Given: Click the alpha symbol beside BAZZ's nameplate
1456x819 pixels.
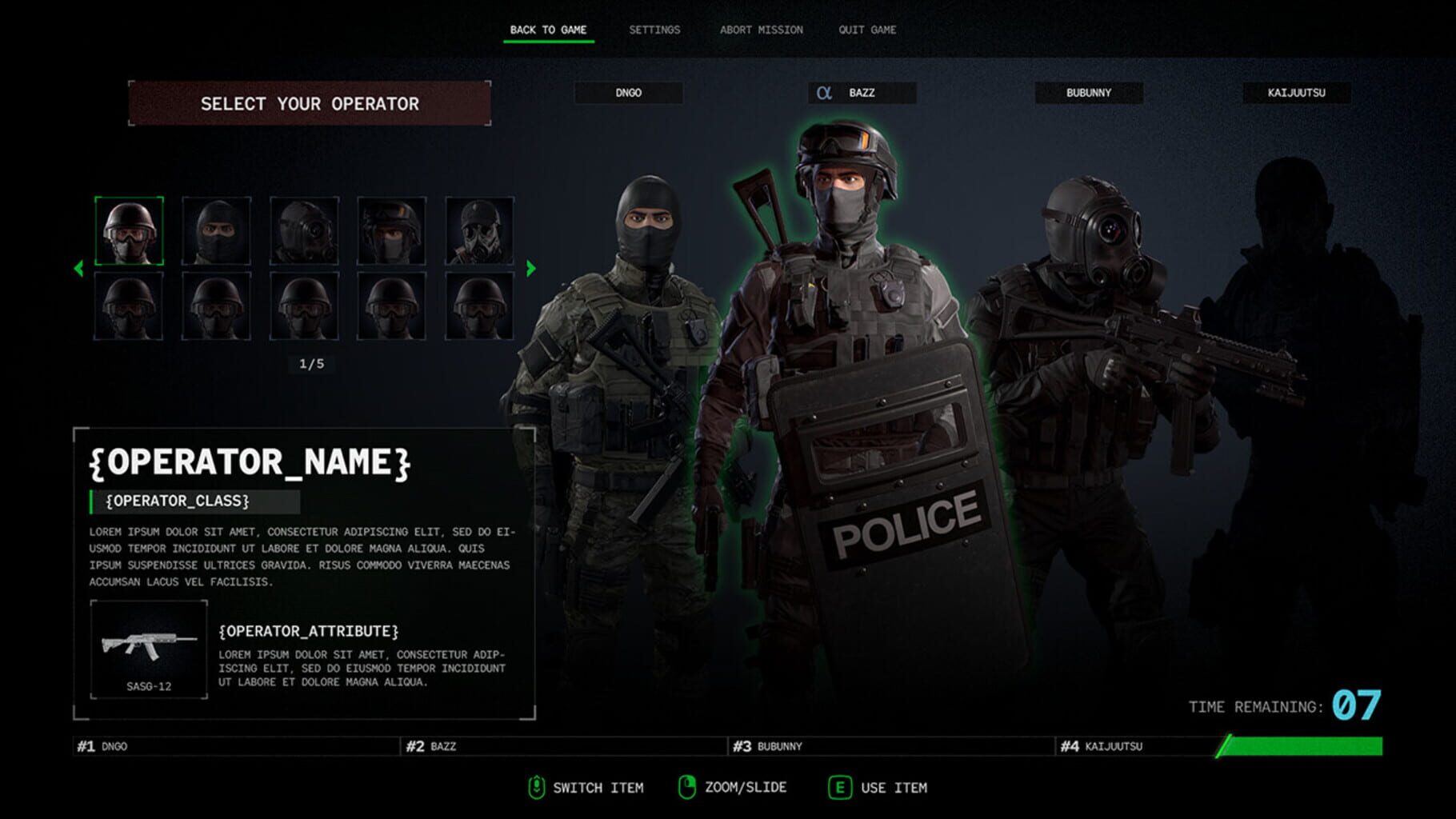Looking at the screenshot, I should 824,93.
